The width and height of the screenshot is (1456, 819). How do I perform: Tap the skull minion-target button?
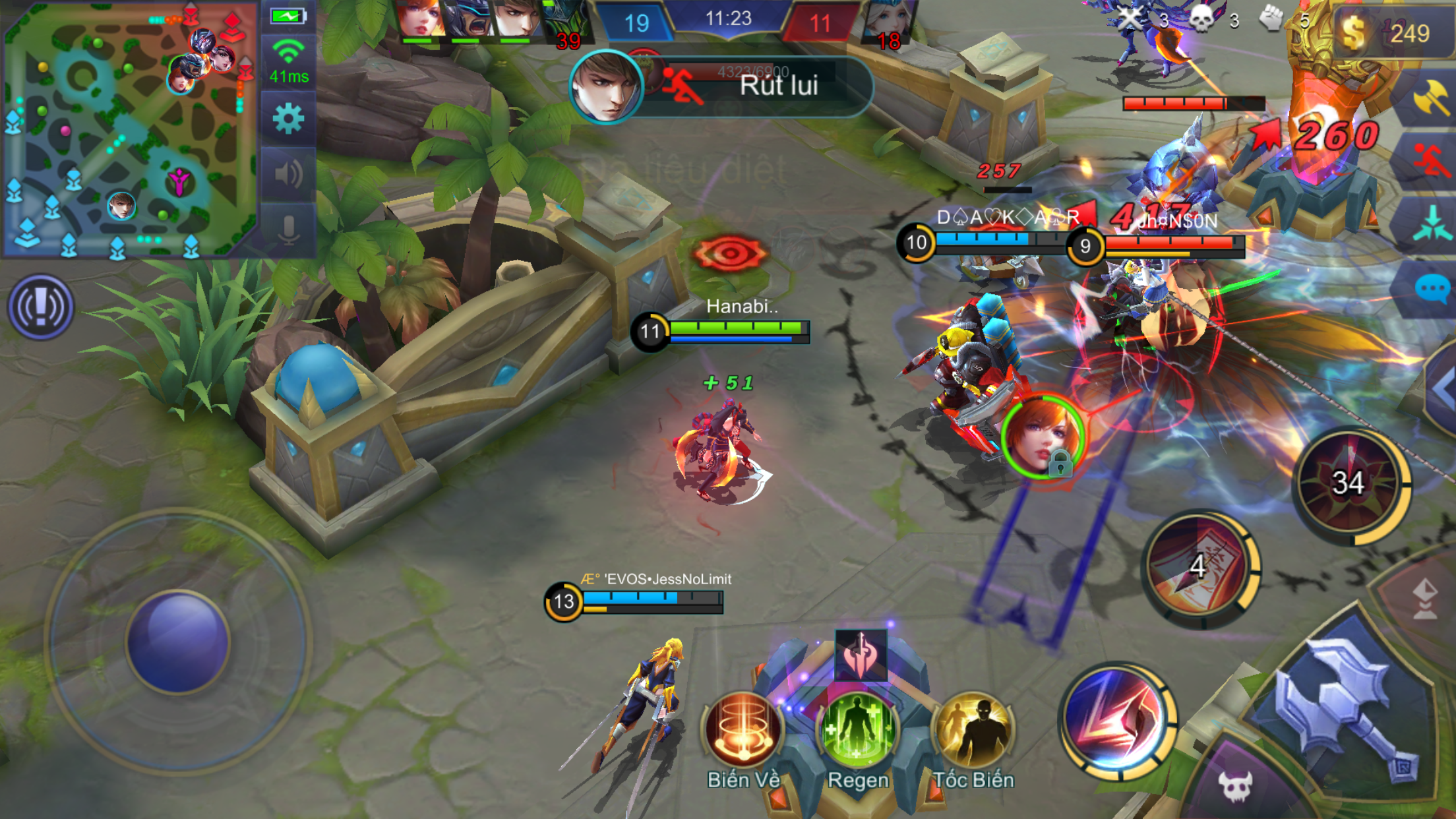pos(1234,785)
